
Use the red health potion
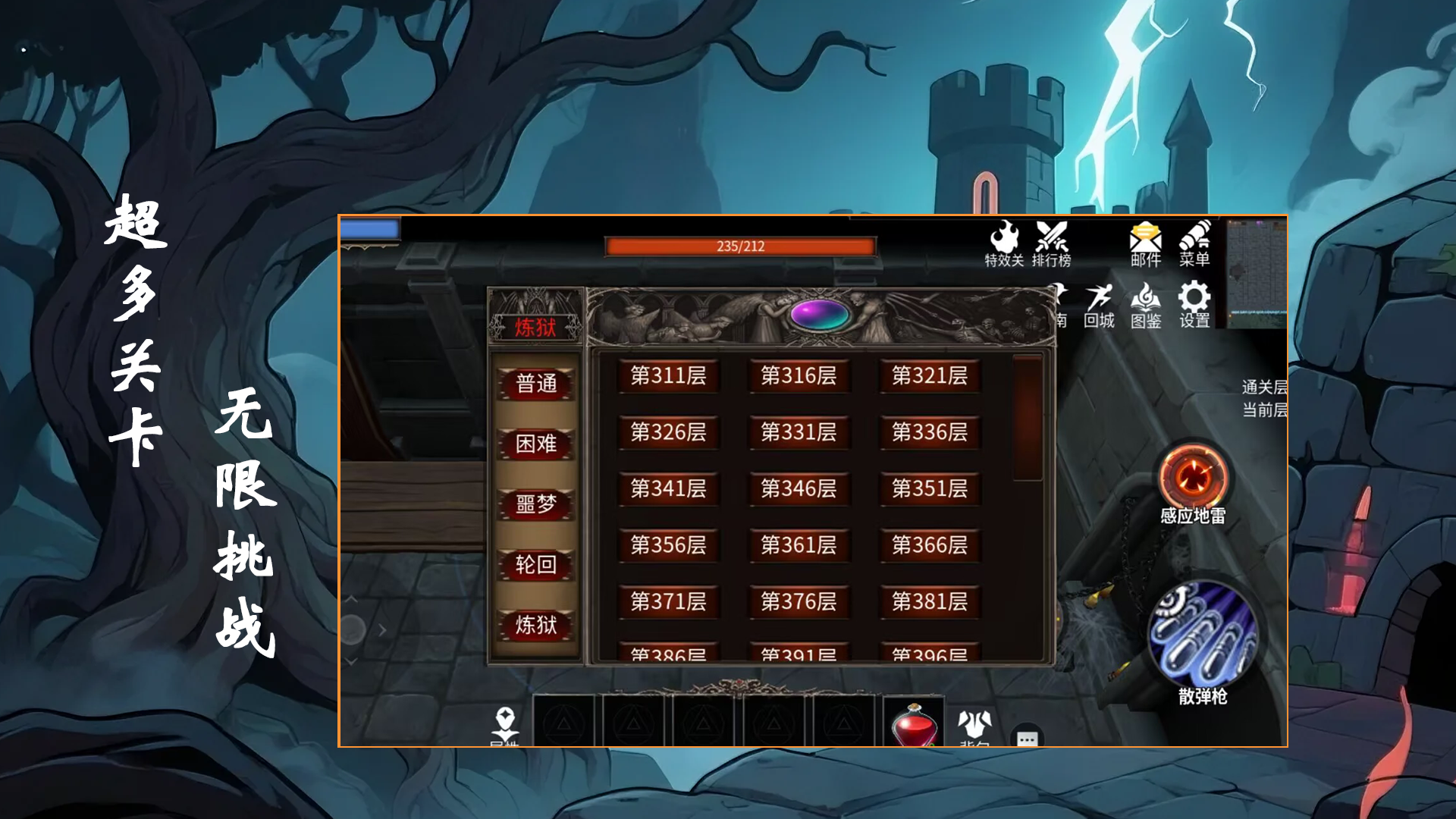[x=914, y=724]
